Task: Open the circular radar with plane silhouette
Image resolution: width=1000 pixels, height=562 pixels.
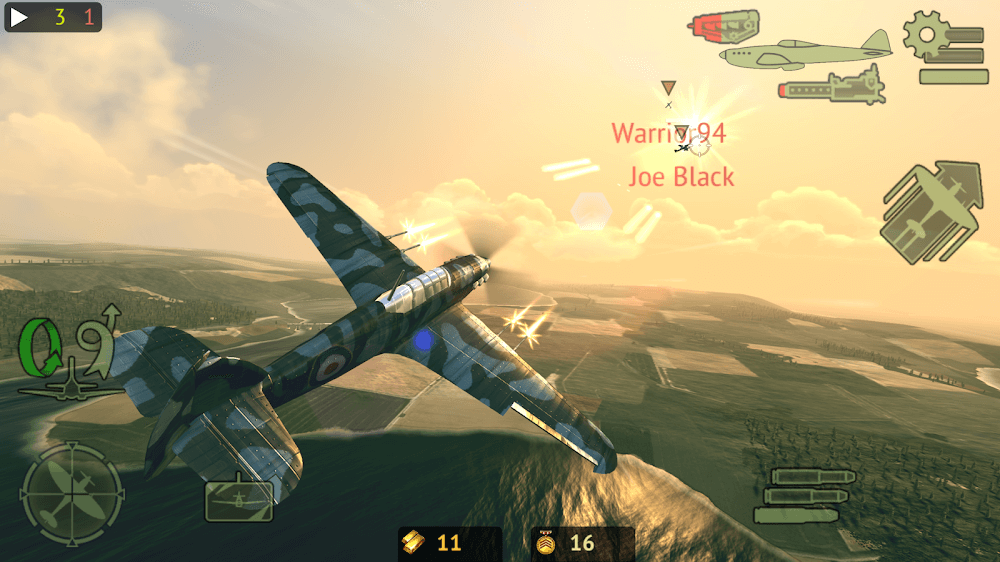Action: (x=72, y=494)
